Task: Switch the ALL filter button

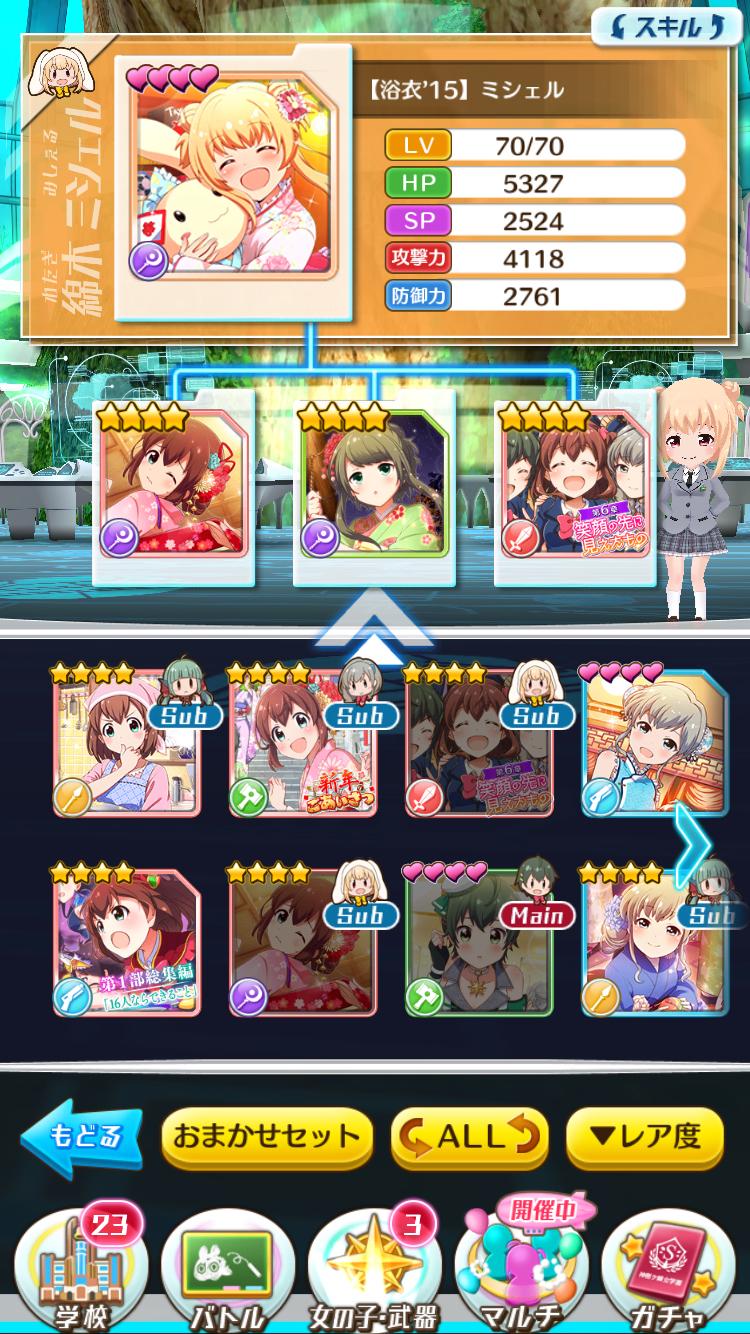Action: pyautogui.click(x=470, y=1137)
